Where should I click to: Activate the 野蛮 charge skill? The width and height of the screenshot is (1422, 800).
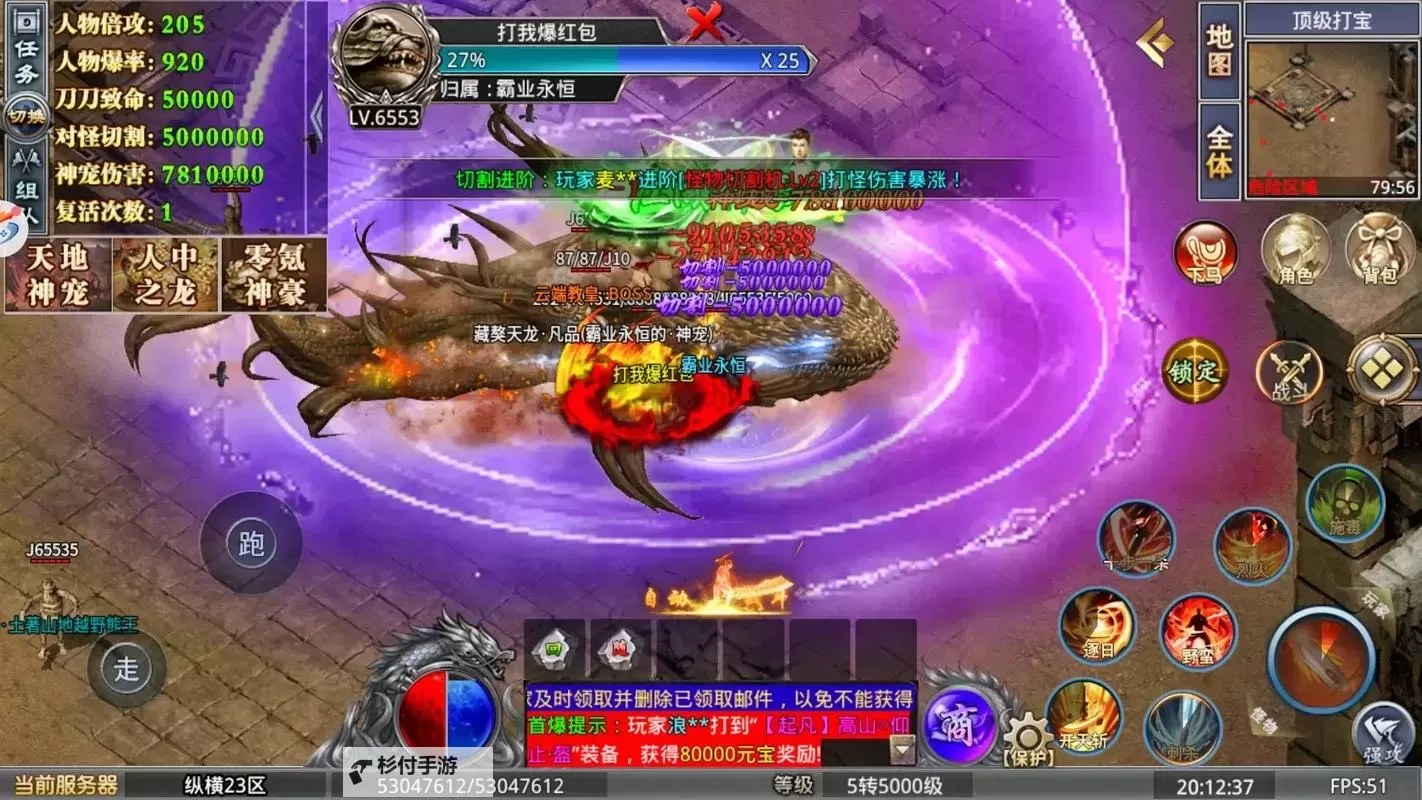point(1197,632)
